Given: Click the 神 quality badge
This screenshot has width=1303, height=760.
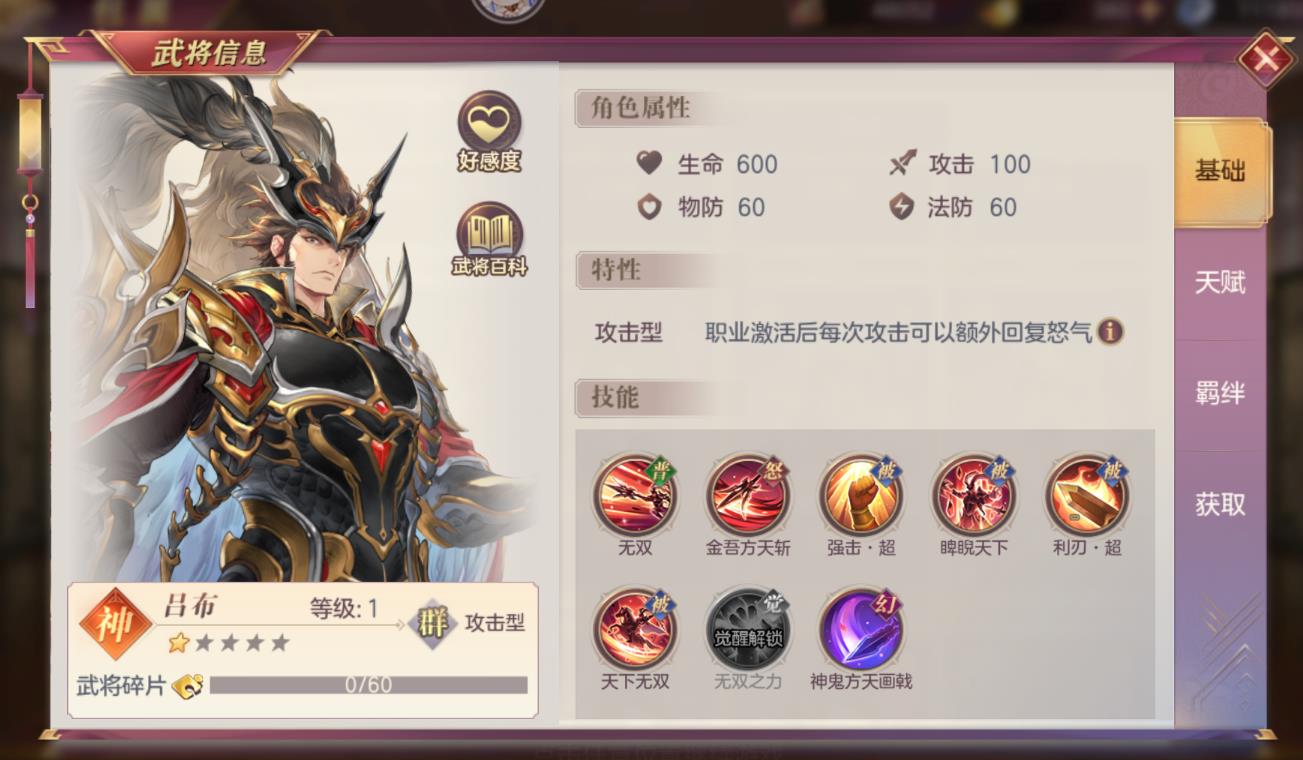Looking at the screenshot, I should [x=110, y=620].
